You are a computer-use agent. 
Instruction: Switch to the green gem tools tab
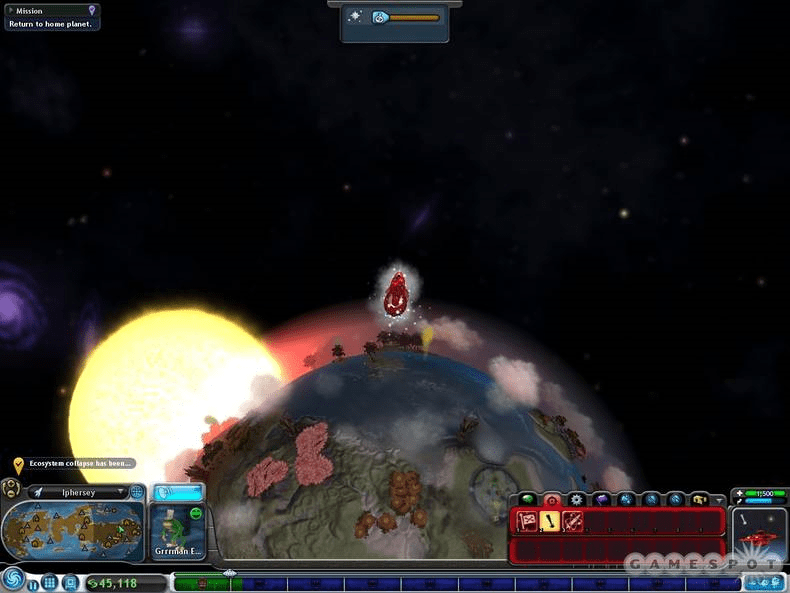pos(527,498)
